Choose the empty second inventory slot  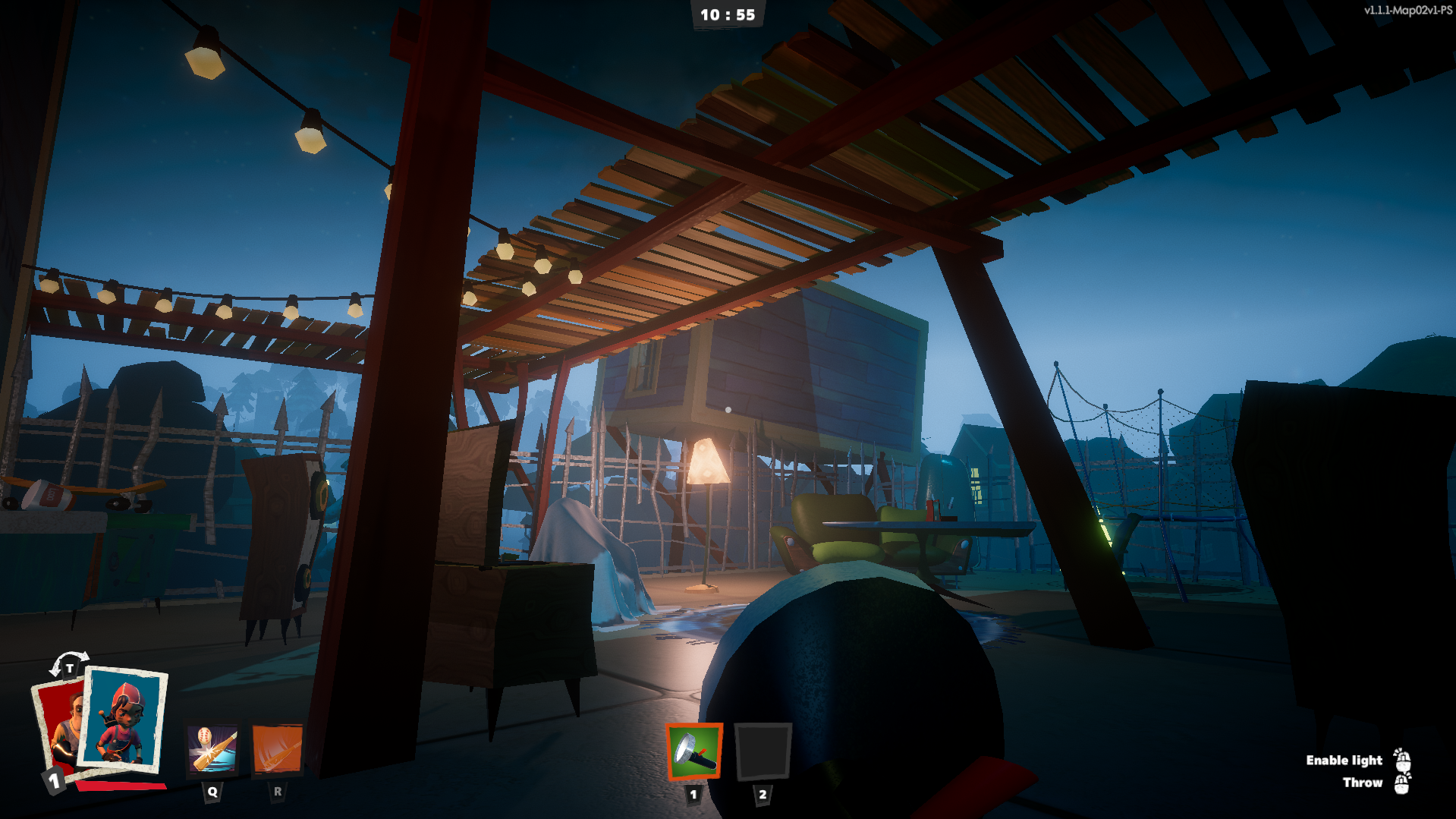click(763, 751)
